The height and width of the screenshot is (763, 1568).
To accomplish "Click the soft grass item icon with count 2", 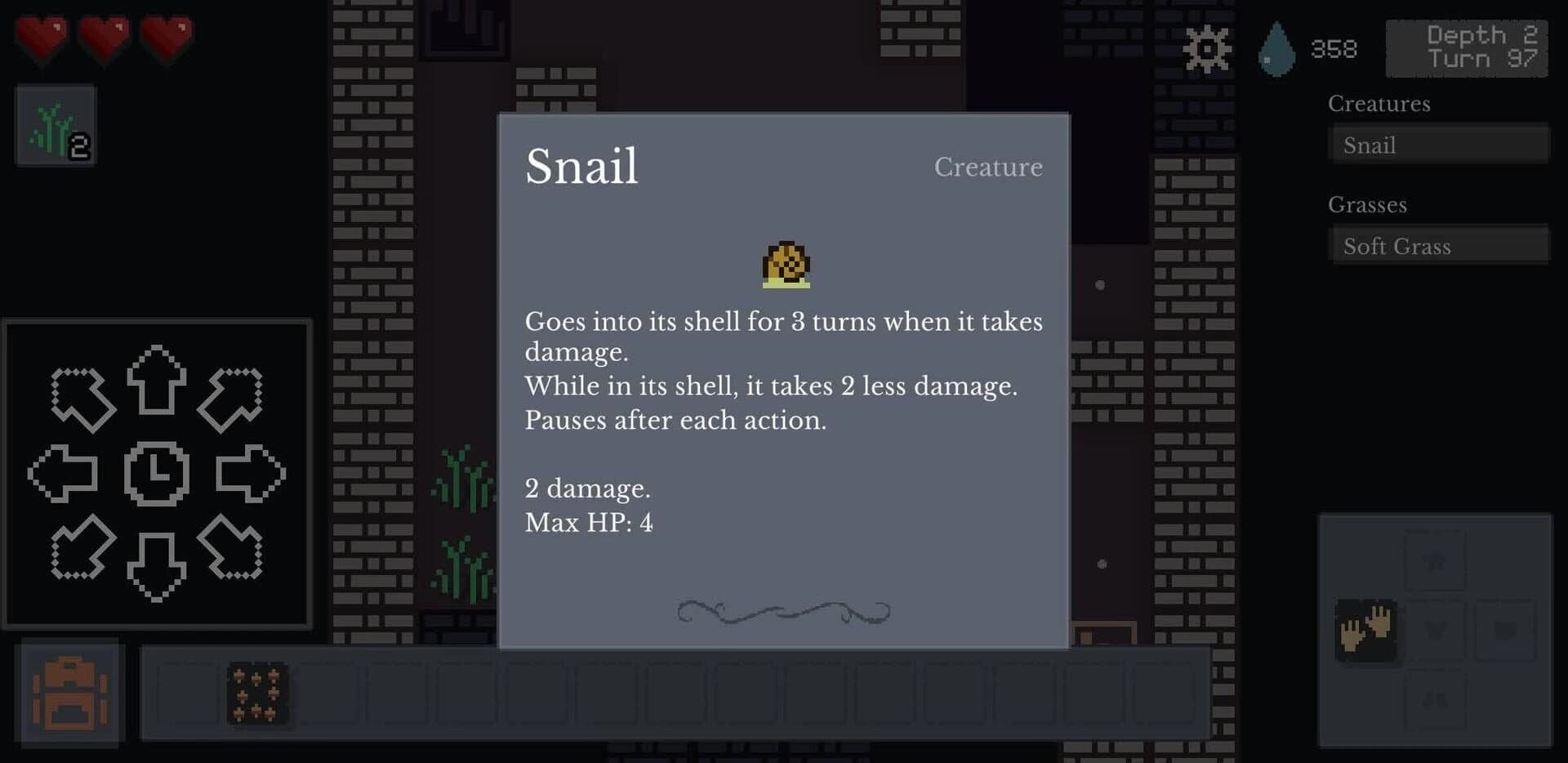I will (54, 127).
